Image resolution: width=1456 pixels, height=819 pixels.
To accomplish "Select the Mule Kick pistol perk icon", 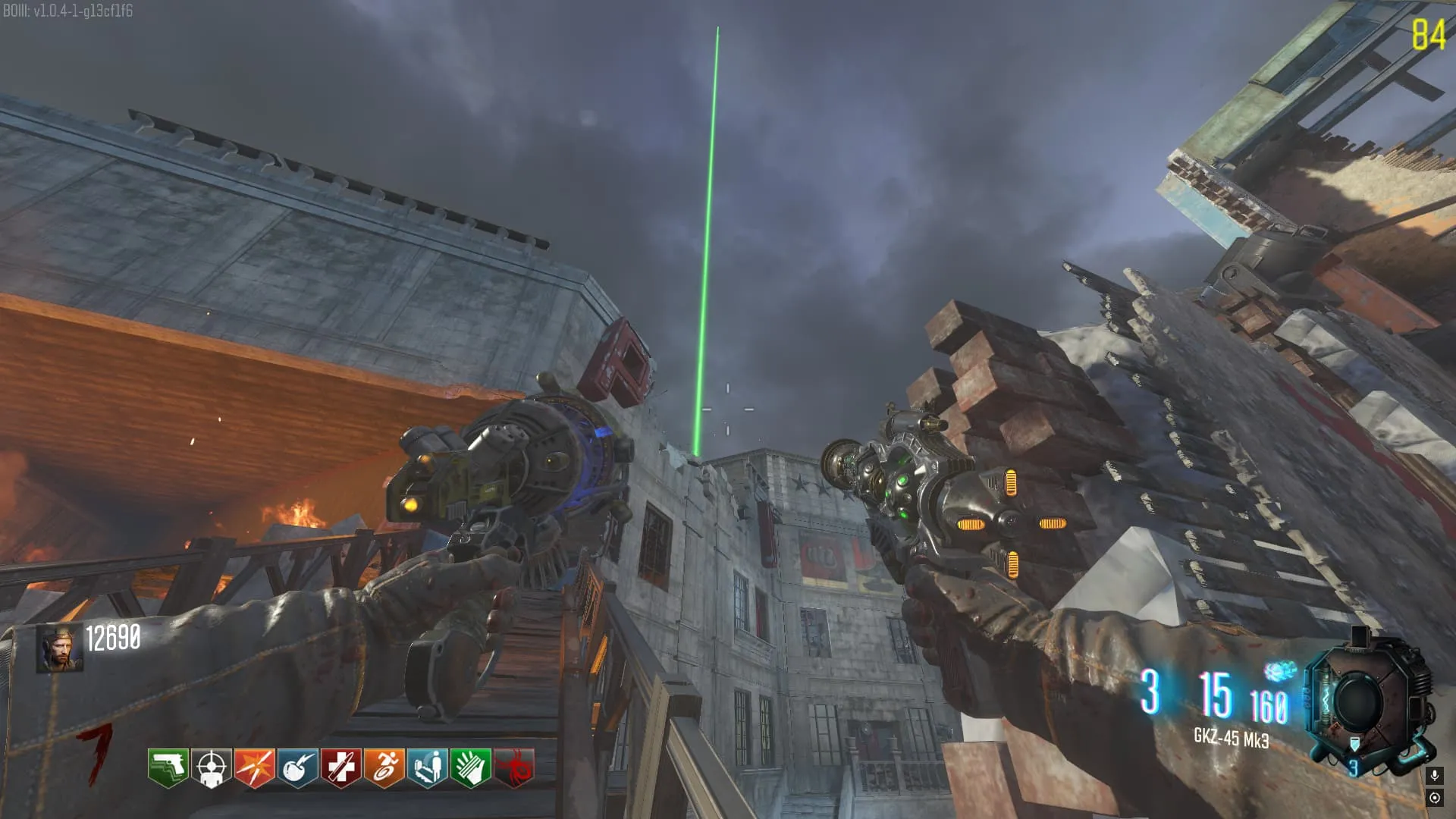I will click(x=168, y=767).
